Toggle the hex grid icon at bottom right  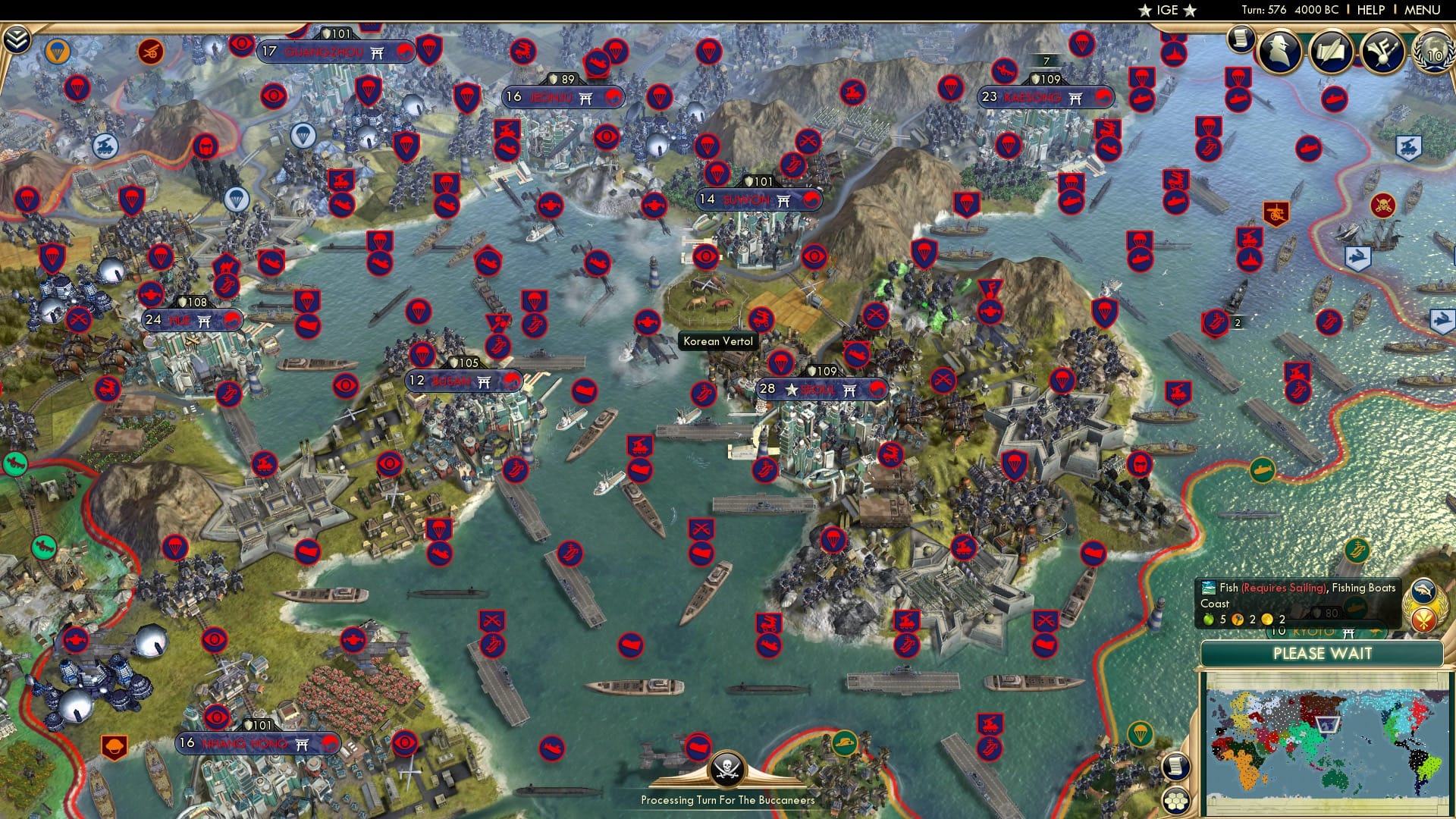pyautogui.click(x=1175, y=799)
